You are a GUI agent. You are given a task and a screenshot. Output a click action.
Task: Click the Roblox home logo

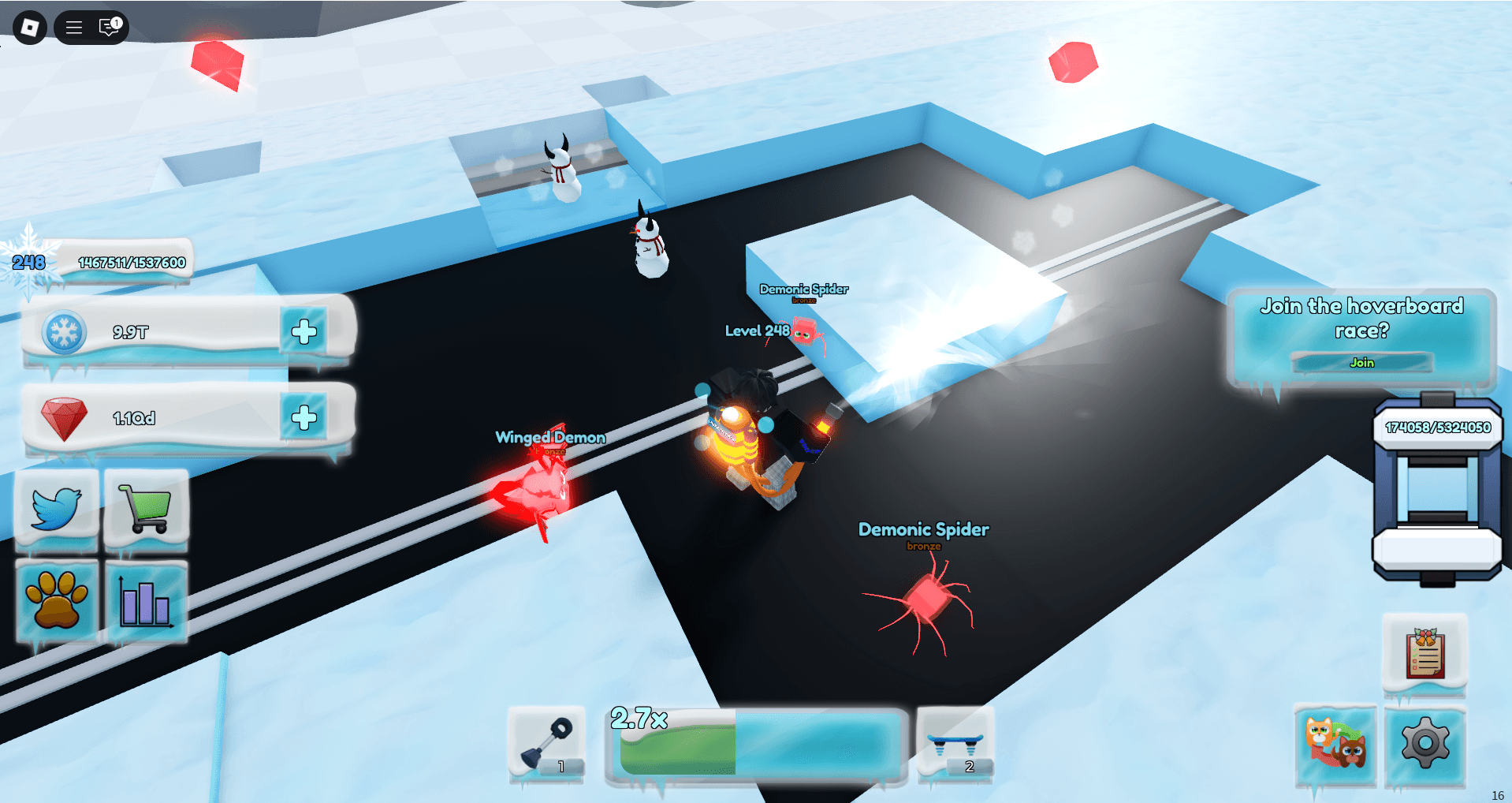pos(29,27)
